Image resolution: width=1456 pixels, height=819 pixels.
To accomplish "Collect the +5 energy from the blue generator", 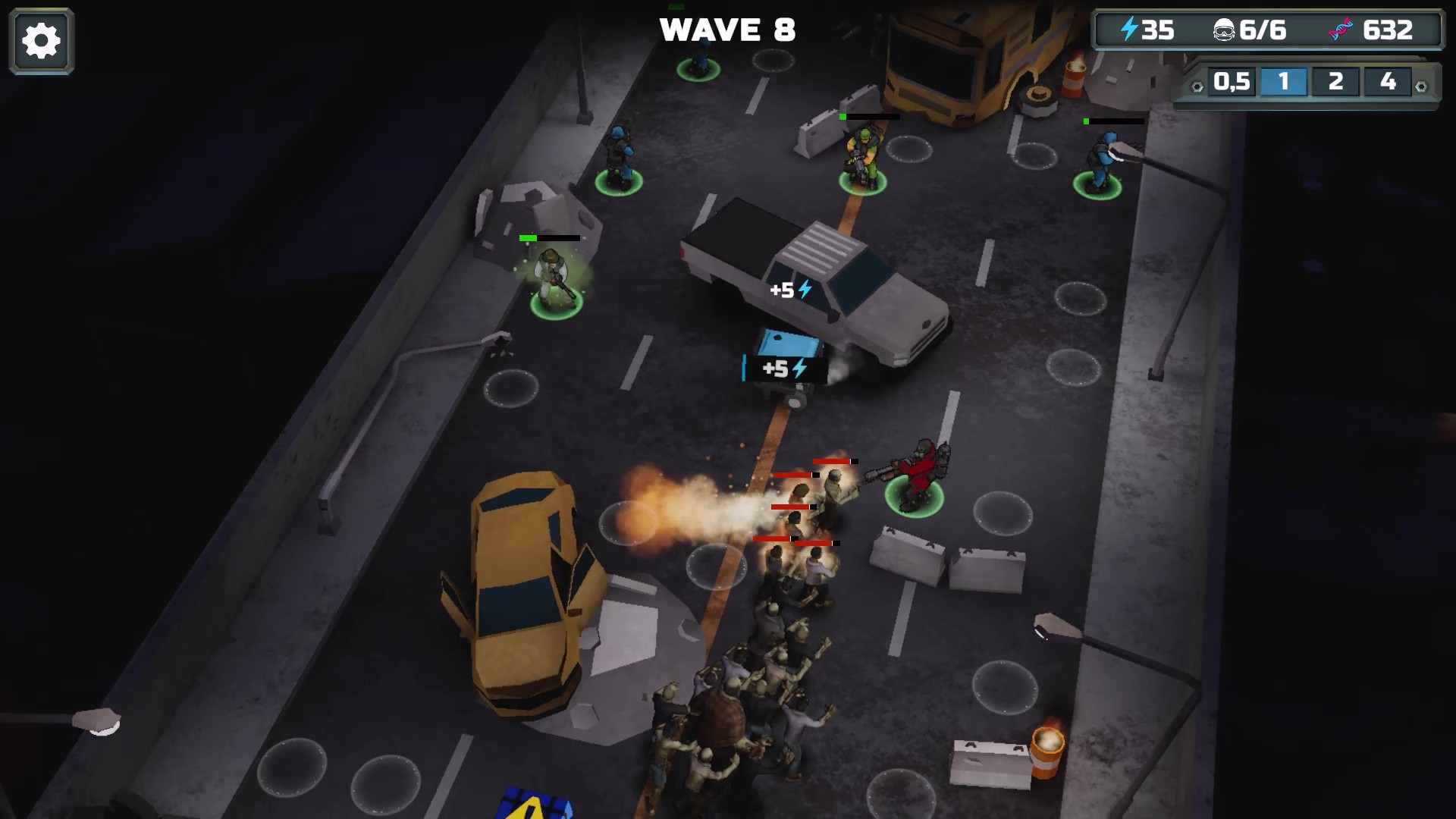I will point(783,369).
